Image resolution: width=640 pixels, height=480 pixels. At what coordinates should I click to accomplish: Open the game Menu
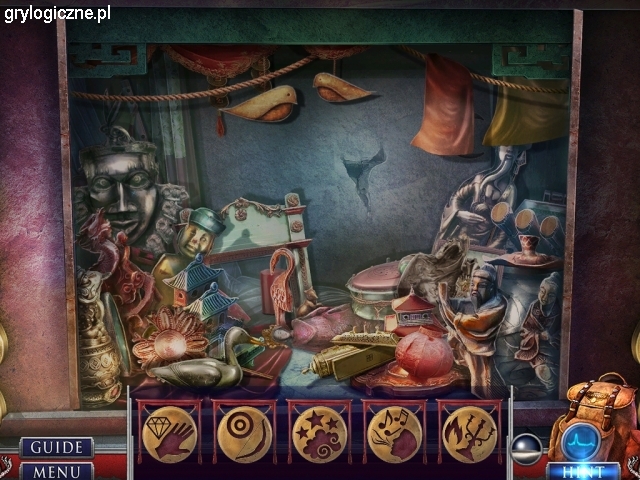[x=55, y=470]
